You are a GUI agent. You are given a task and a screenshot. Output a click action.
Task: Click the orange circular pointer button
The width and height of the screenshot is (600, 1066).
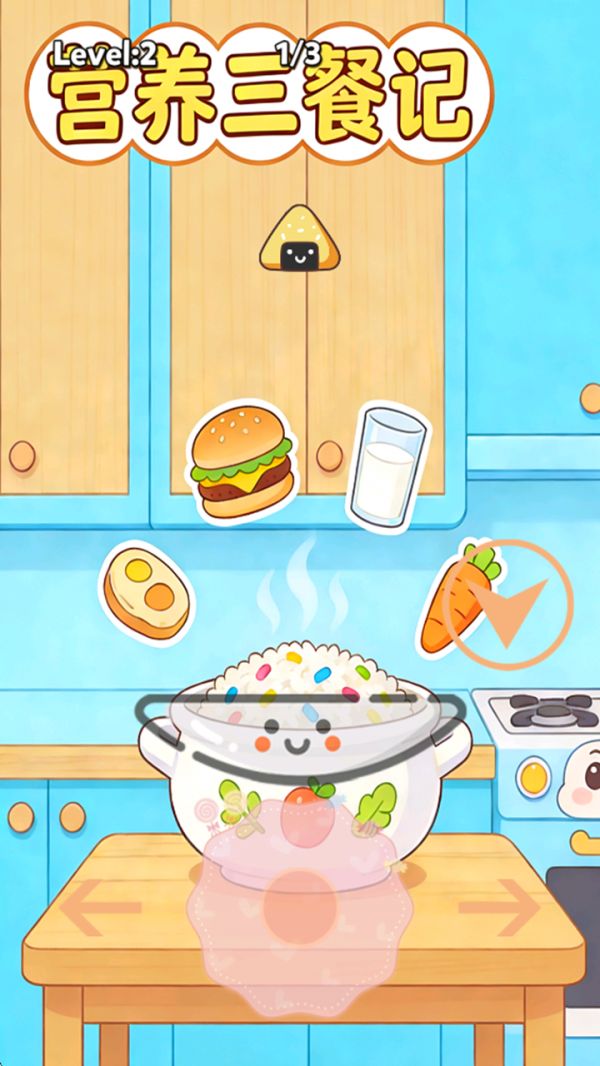507,604
